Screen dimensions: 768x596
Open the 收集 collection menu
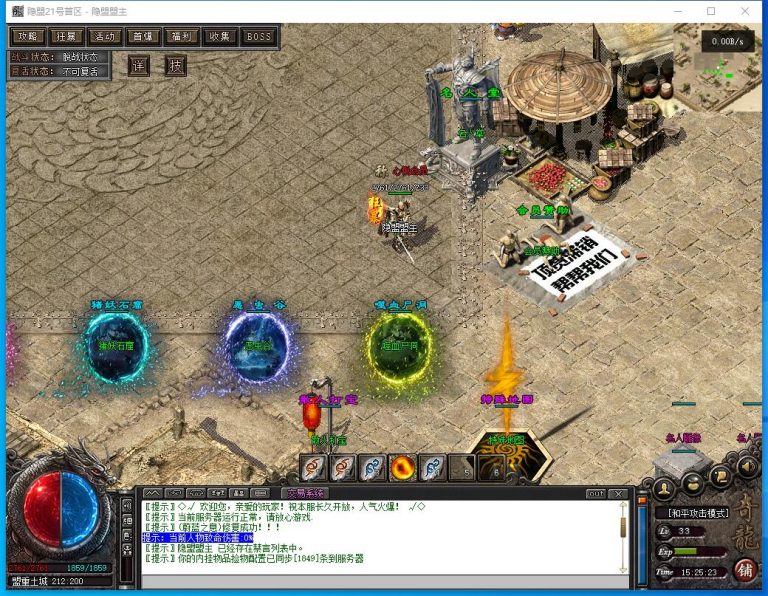(x=219, y=36)
